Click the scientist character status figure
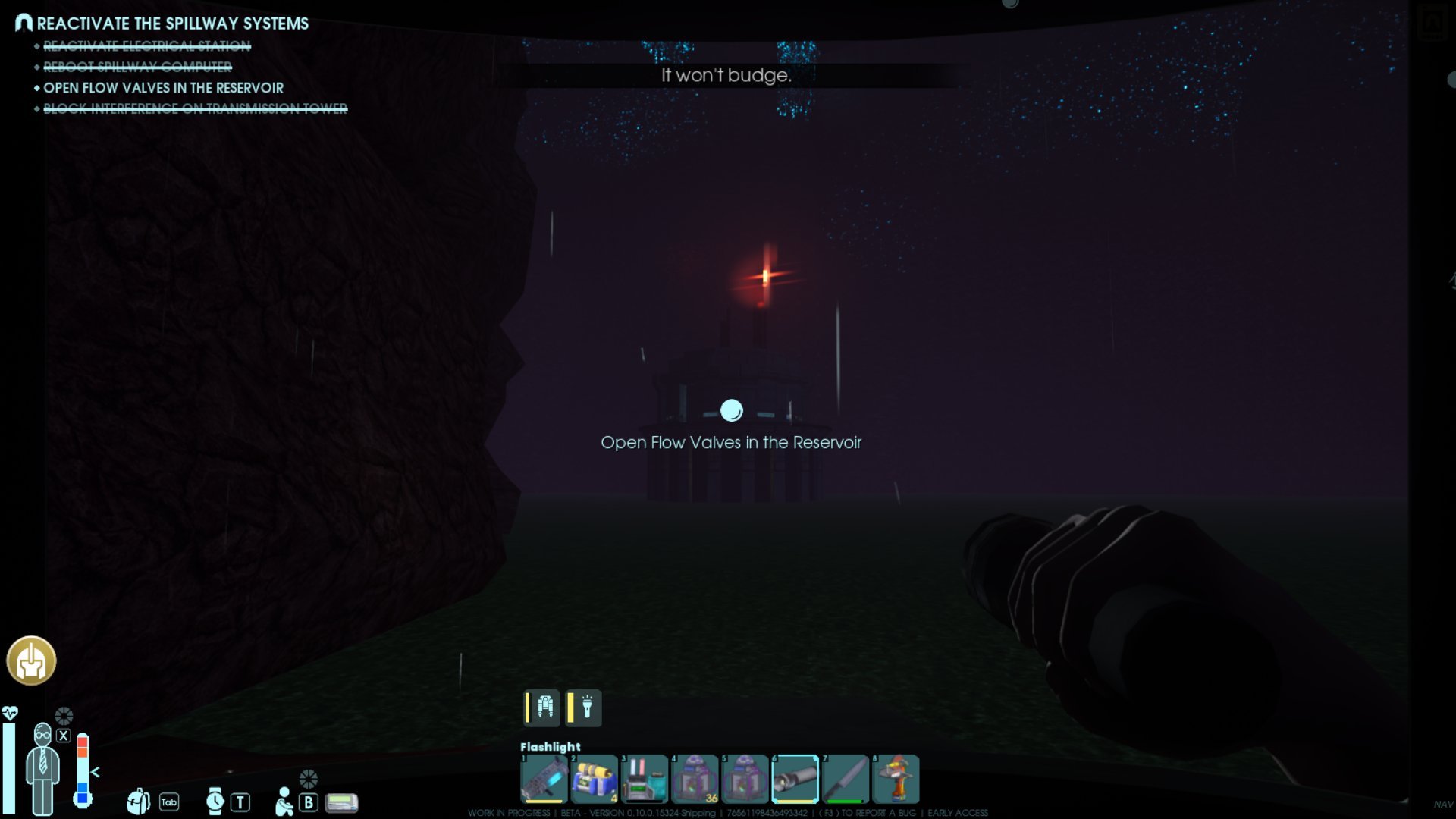The image size is (1456, 819). (x=42, y=768)
